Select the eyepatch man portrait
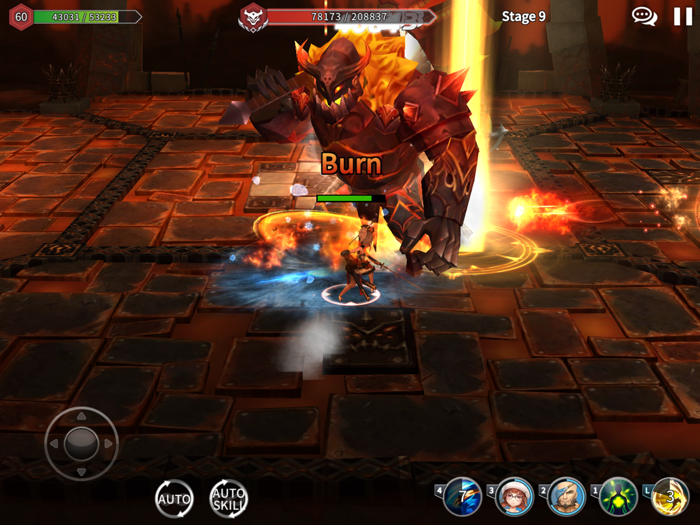Viewport: 700px width, 525px height. coord(567,496)
